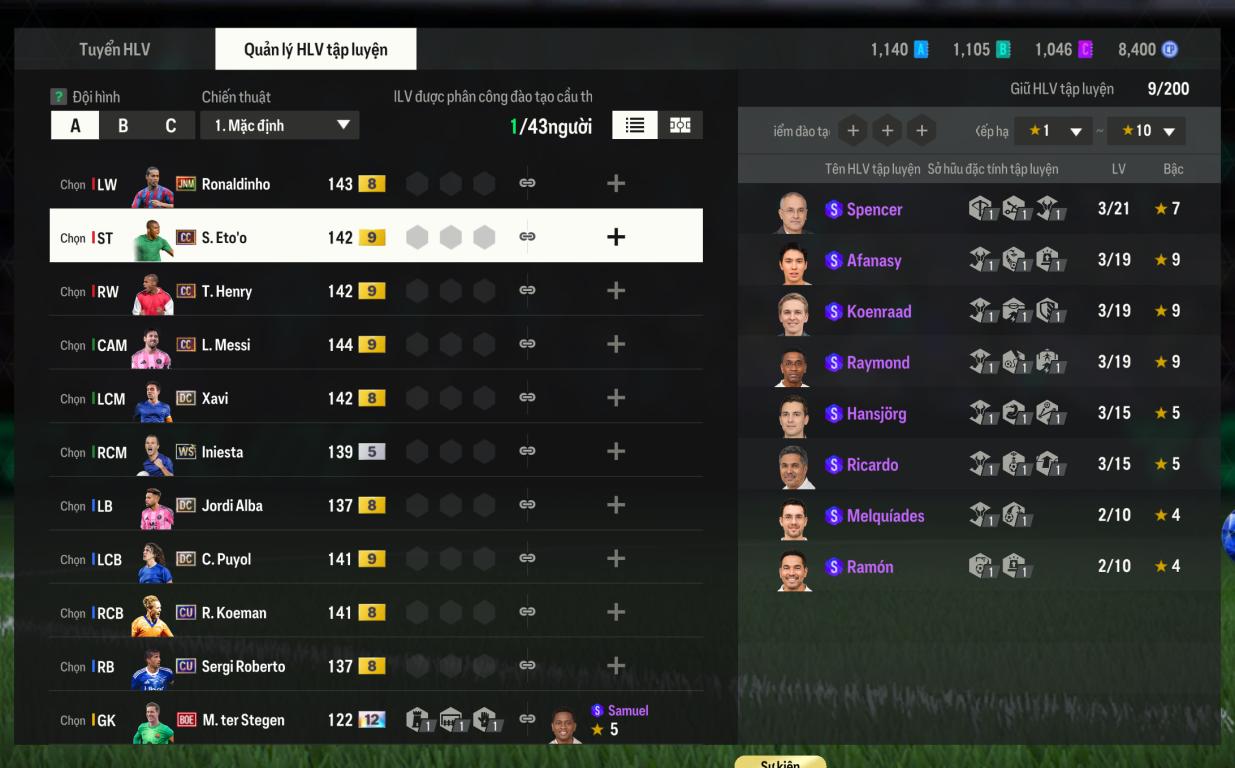Open the Mặc định tactics dropdown
This screenshot has width=1235, height=768.
click(280, 125)
